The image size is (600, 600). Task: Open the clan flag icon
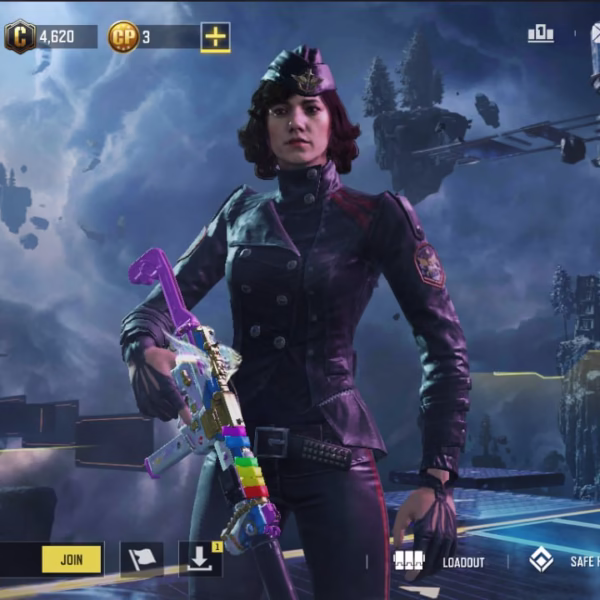[x=141, y=560]
